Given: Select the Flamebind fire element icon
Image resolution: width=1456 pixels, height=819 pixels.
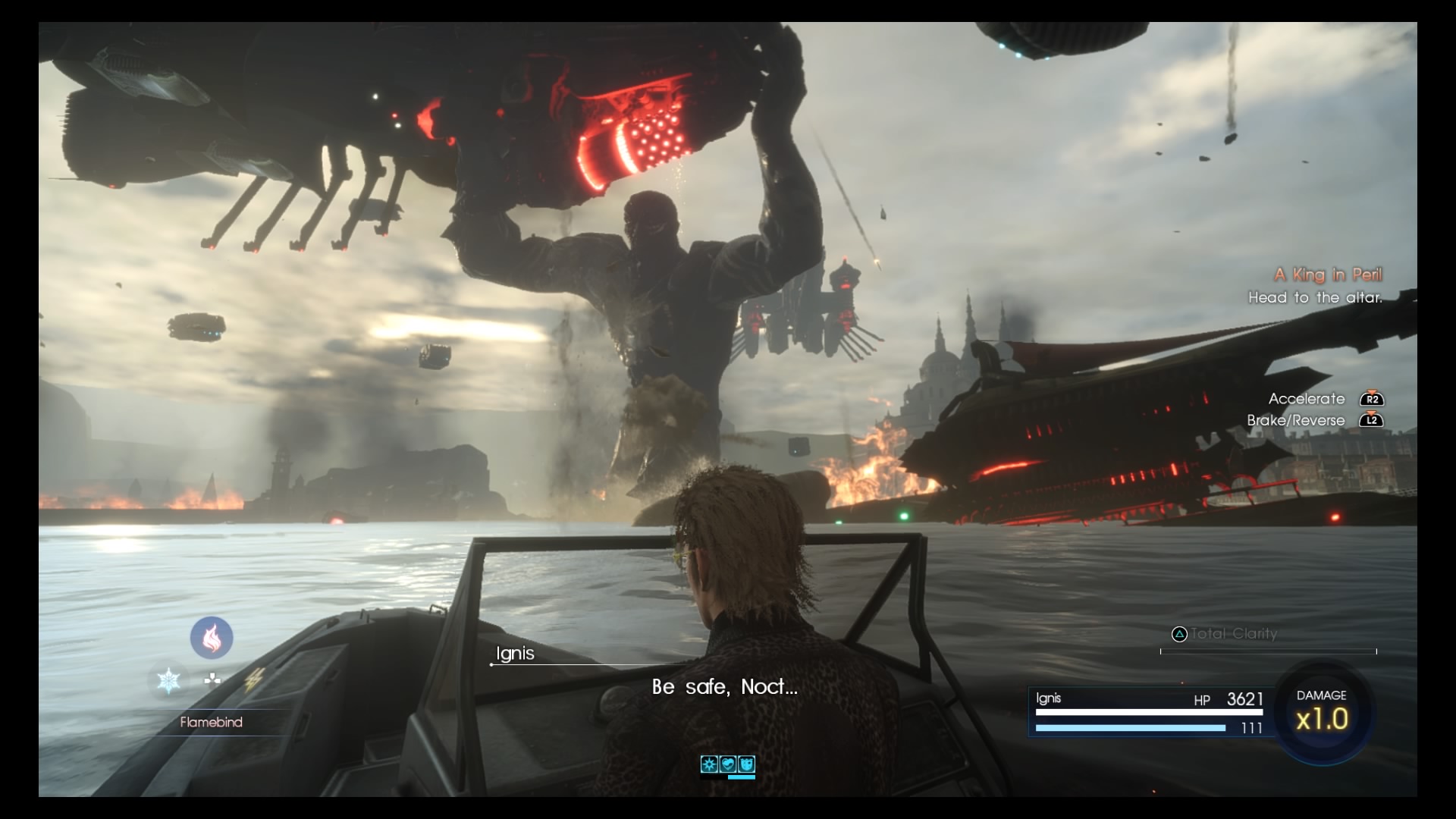Looking at the screenshot, I should pyautogui.click(x=212, y=637).
